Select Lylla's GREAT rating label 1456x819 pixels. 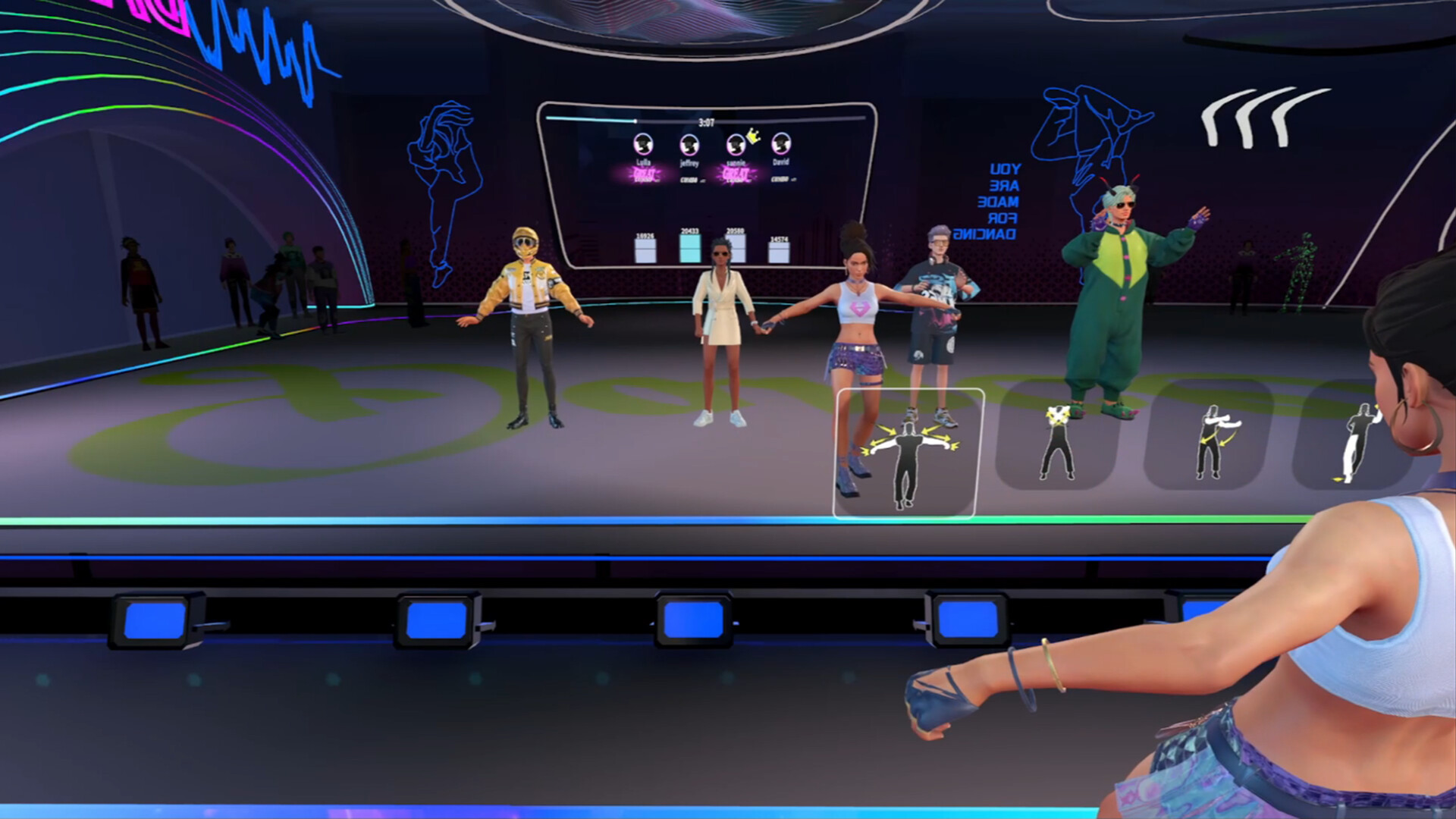point(645,174)
